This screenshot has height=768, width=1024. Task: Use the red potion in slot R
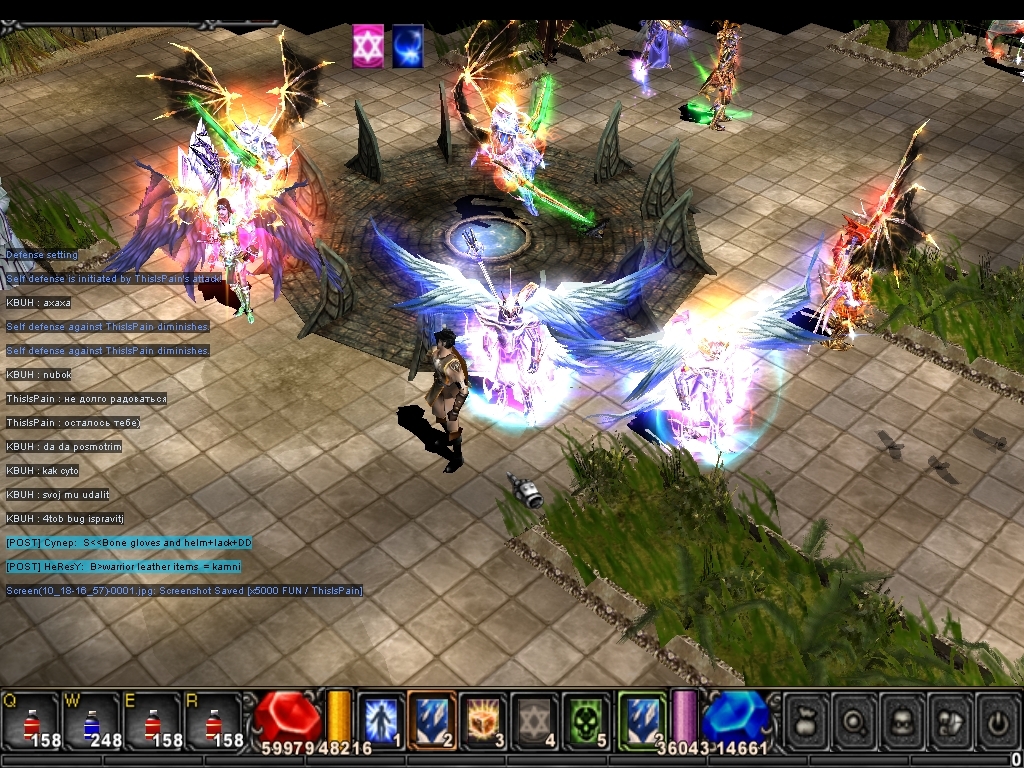click(x=212, y=722)
